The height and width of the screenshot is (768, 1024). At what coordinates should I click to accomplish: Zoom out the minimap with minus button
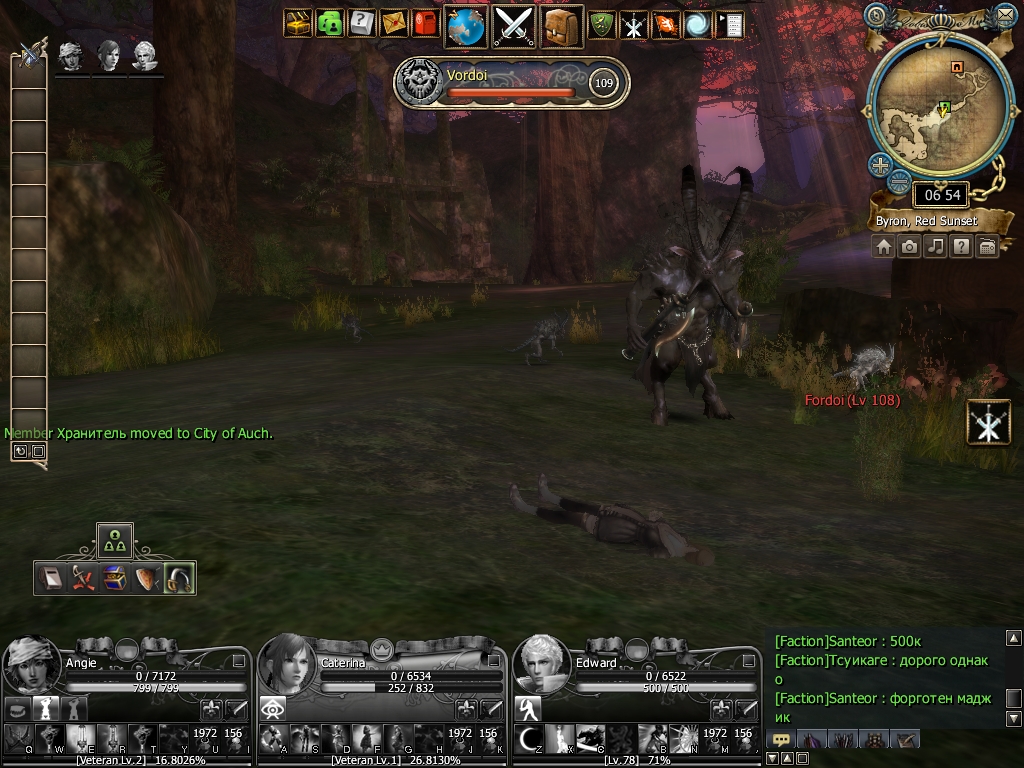click(900, 181)
